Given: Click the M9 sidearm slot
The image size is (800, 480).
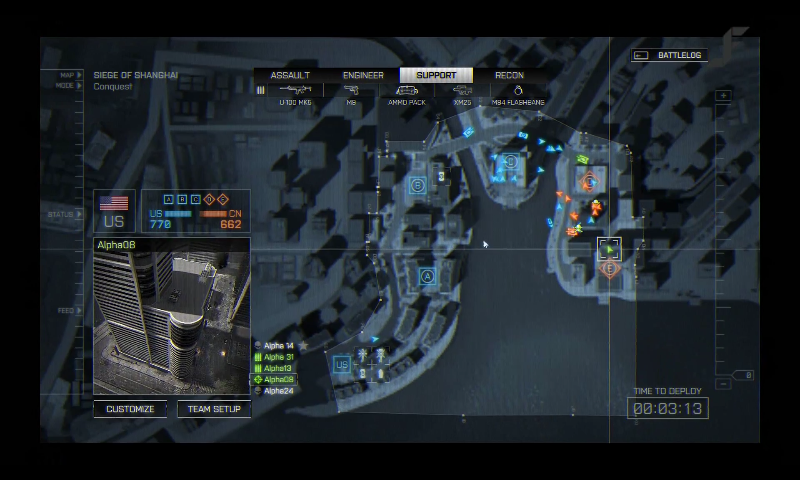Looking at the screenshot, I should coord(351,94).
